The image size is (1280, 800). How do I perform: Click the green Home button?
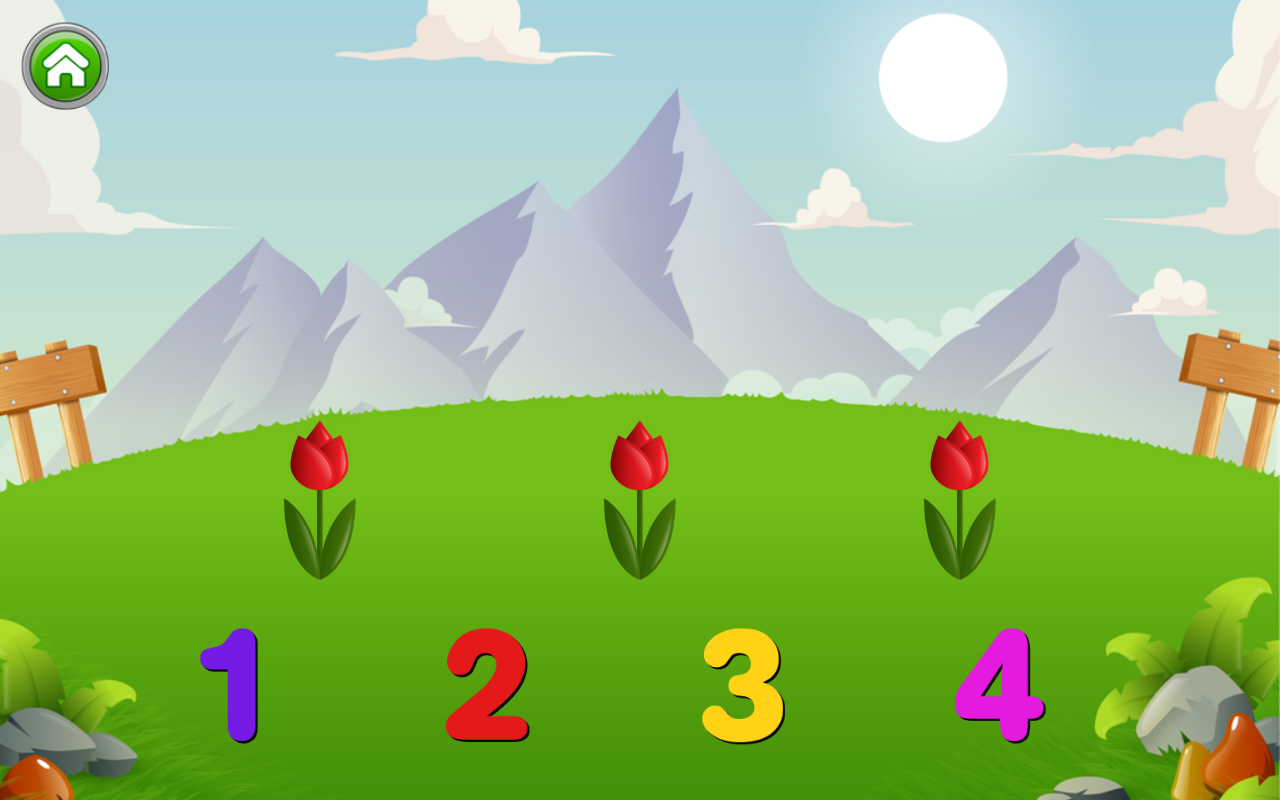(x=62, y=66)
